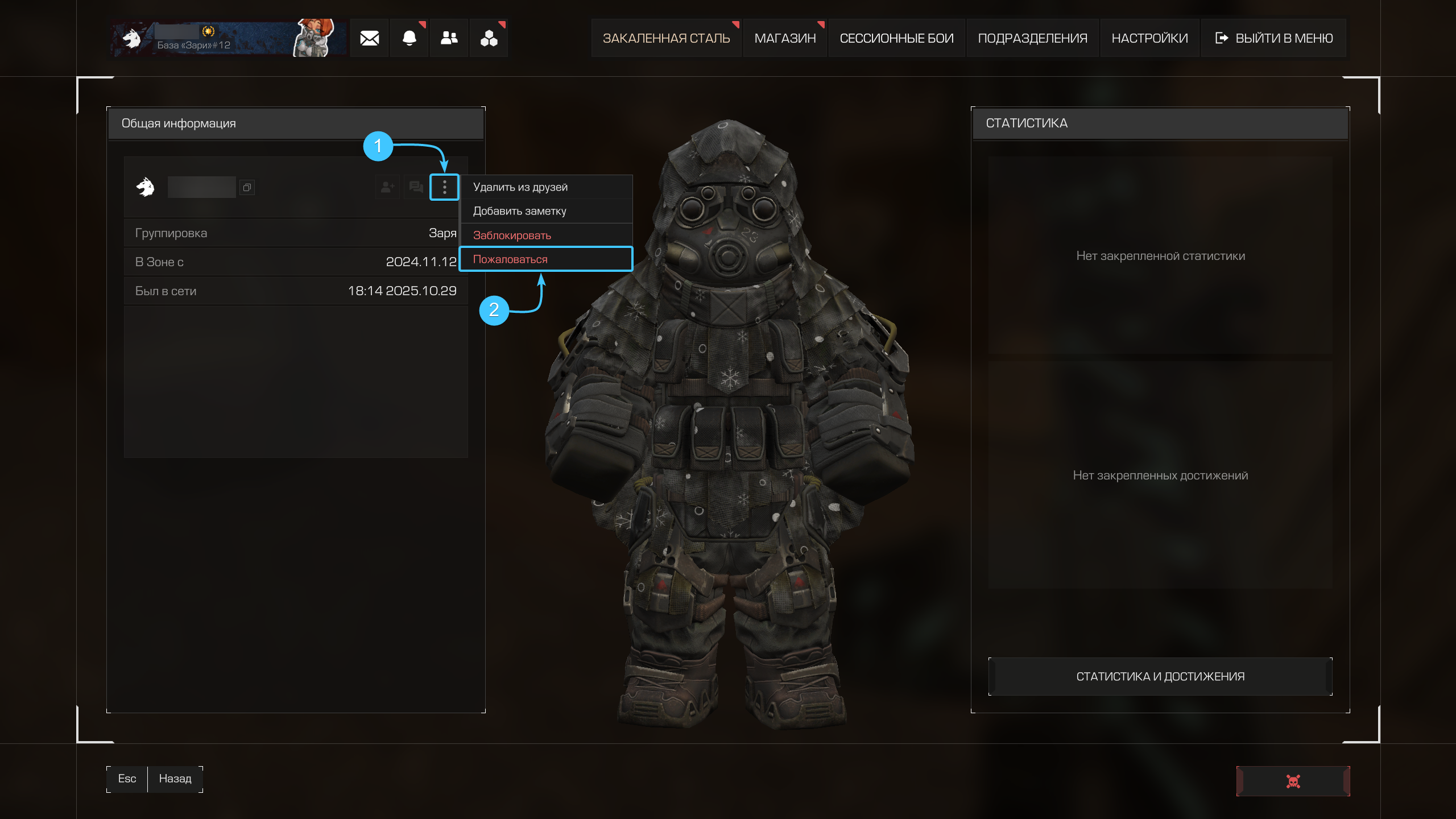This screenshot has width=1456, height=819.
Task: Open the three-hexagon icon in top bar
Action: click(x=489, y=38)
